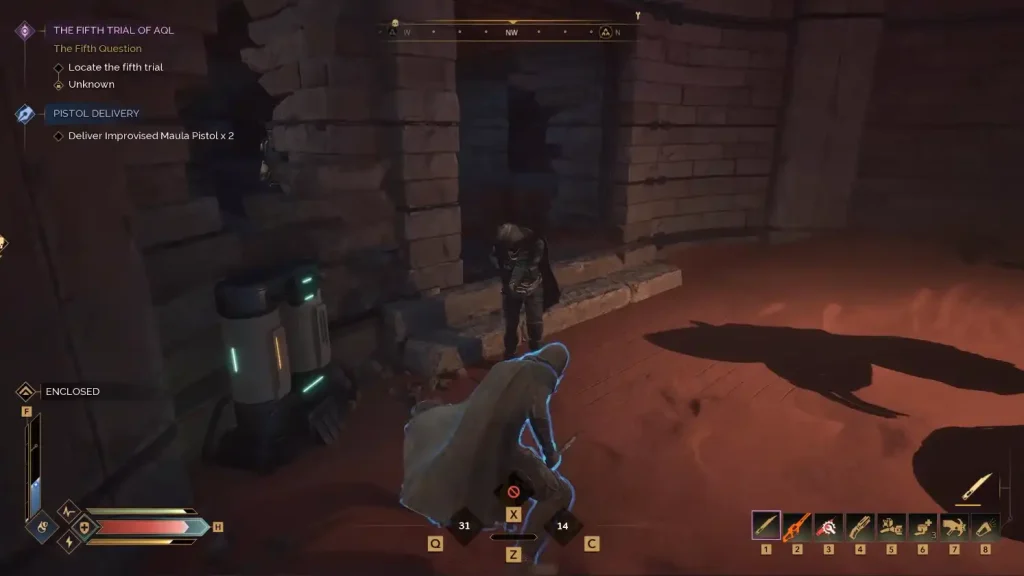Click the blocked ability diamond with red symbol

[513, 492]
